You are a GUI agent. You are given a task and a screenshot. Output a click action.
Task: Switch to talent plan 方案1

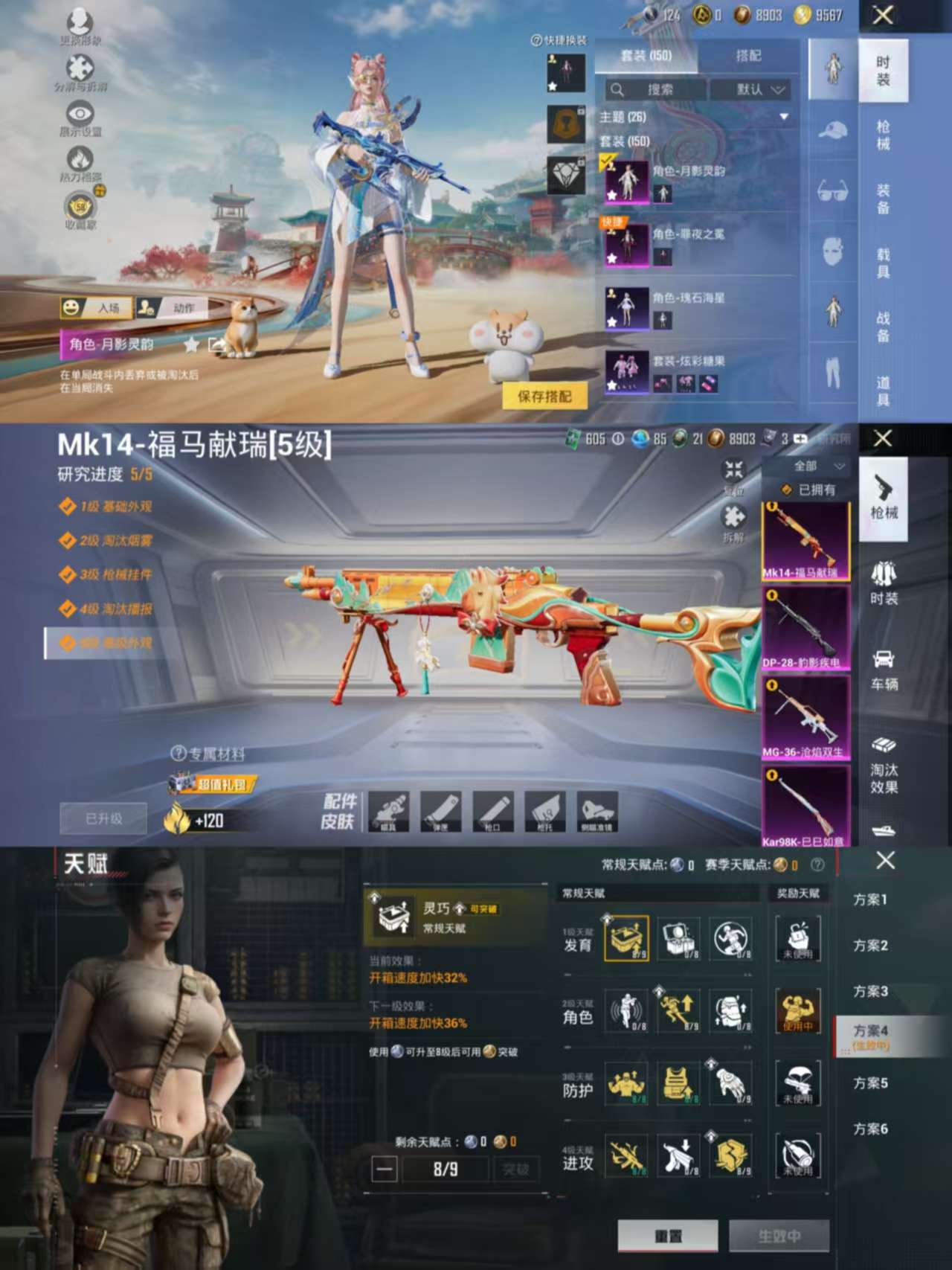[869, 900]
